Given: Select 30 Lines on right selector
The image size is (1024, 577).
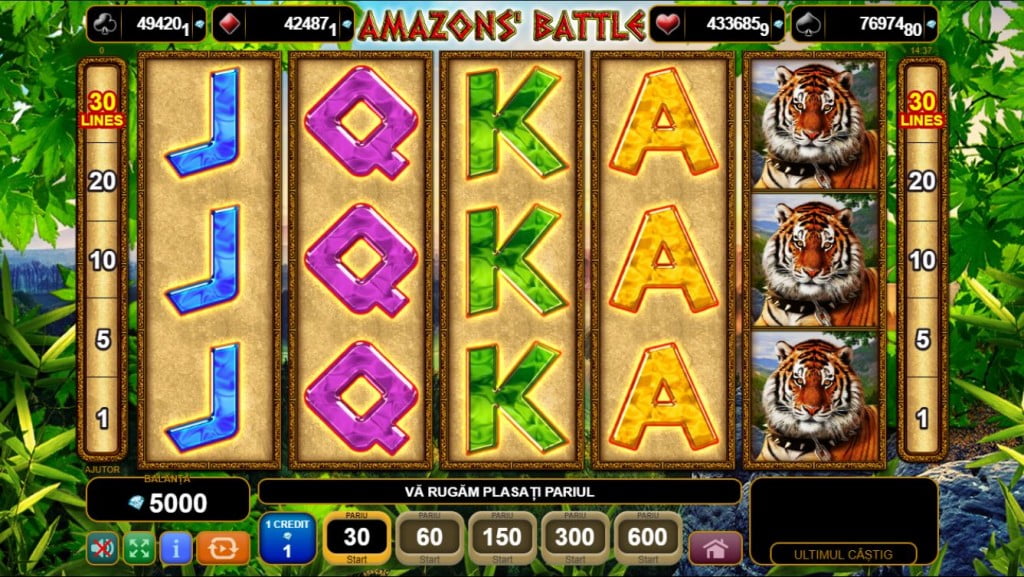Looking at the screenshot, I should click(x=921, y=110).
